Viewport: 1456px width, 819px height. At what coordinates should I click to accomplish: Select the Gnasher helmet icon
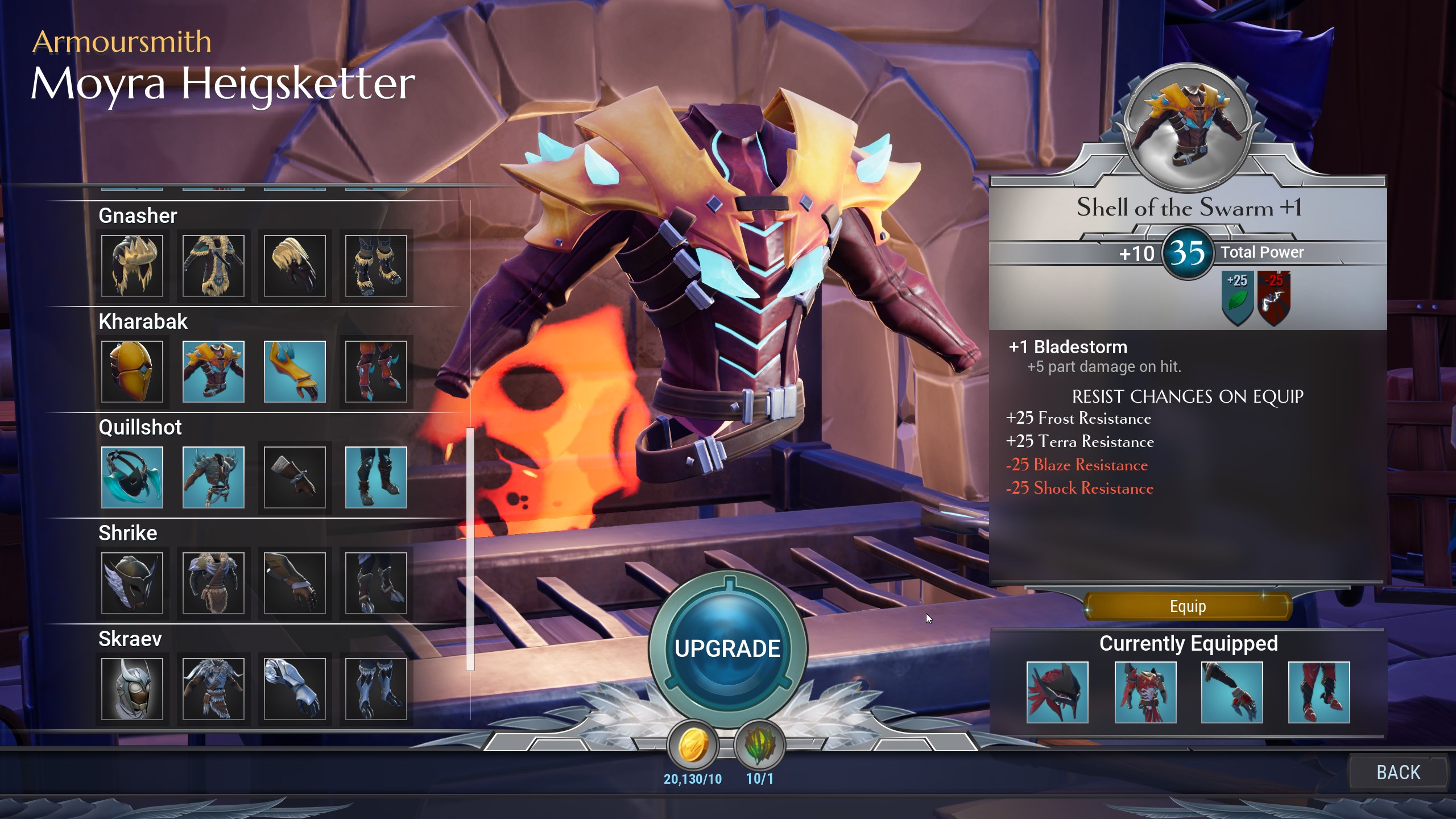133,264
